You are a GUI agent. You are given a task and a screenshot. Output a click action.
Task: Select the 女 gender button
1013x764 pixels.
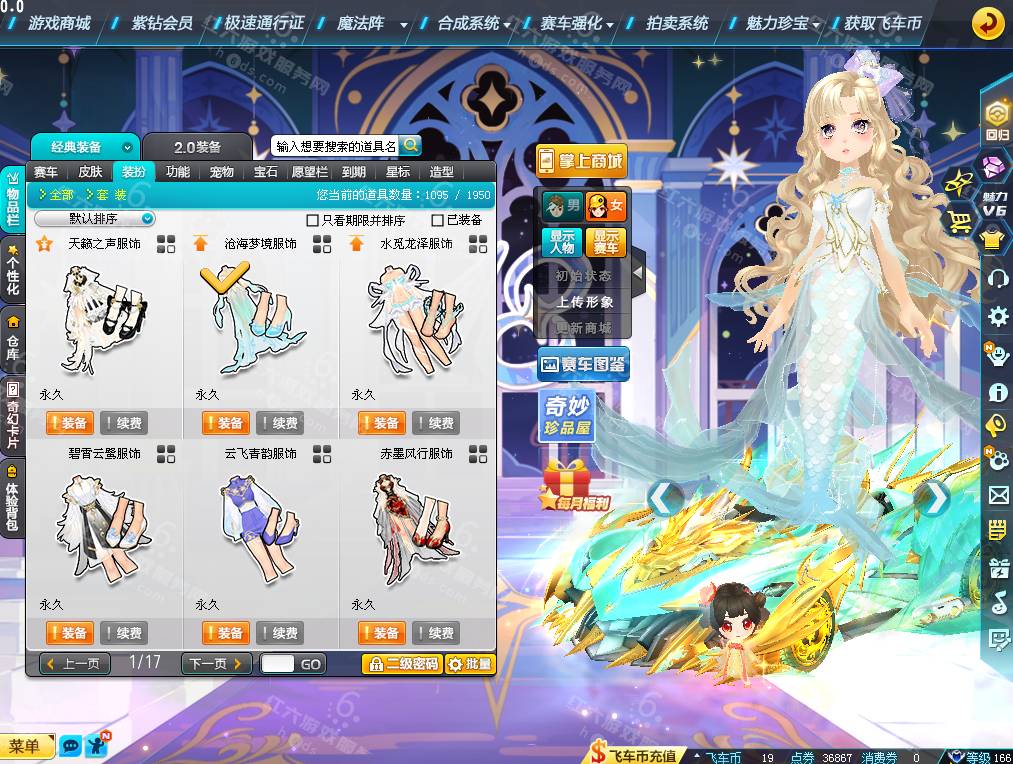pos(607,207)
